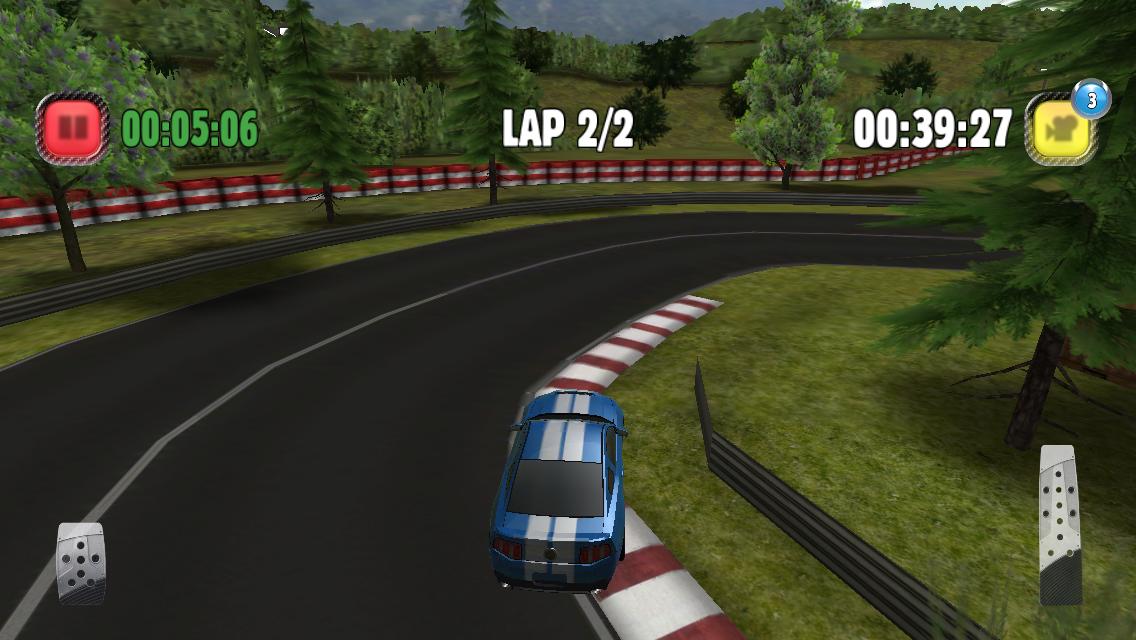
Task: Step on the gas pedal
Action: click(1059, 525)
